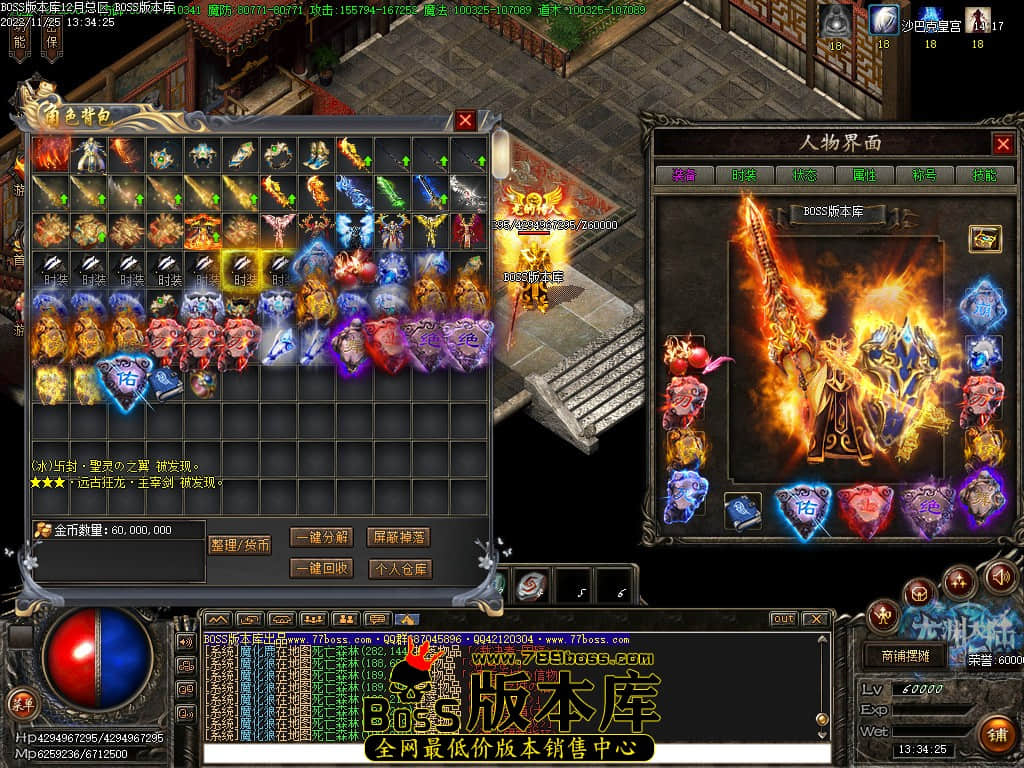Open the round 菜单 menu button
This screenshot has width=1024, height=768.
[22, 702]
